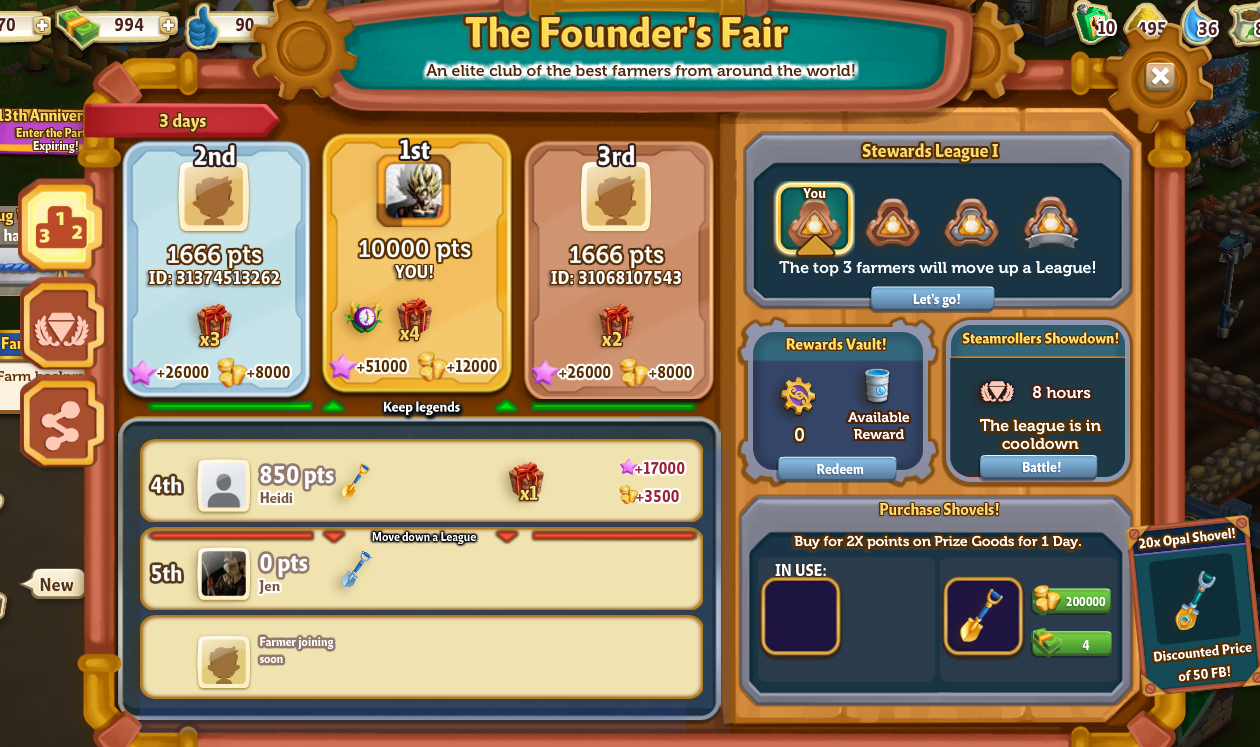Select Heidi's 4th place row
This screenshot has height=747, width=1260.
tap(421, 483)
